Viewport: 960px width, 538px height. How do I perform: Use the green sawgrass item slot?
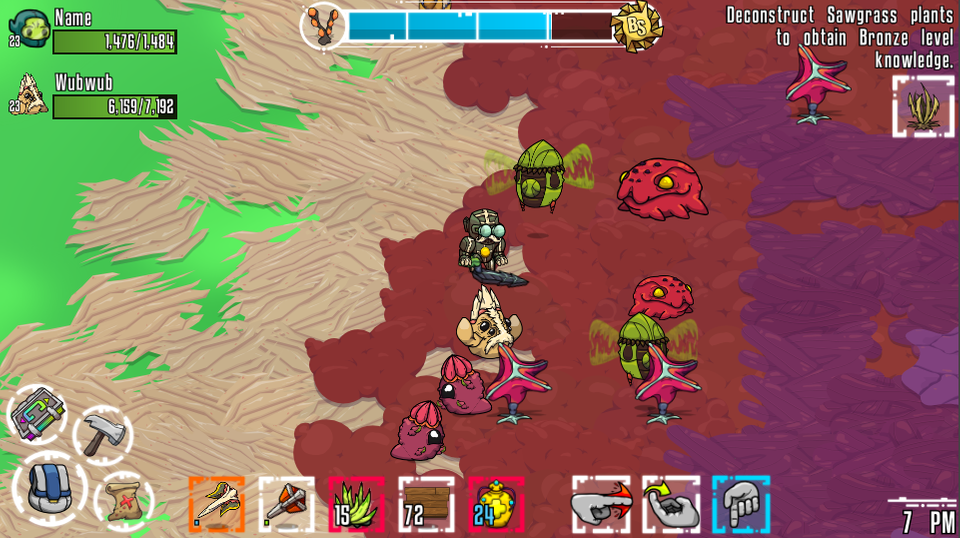click(x=356, y=503)
